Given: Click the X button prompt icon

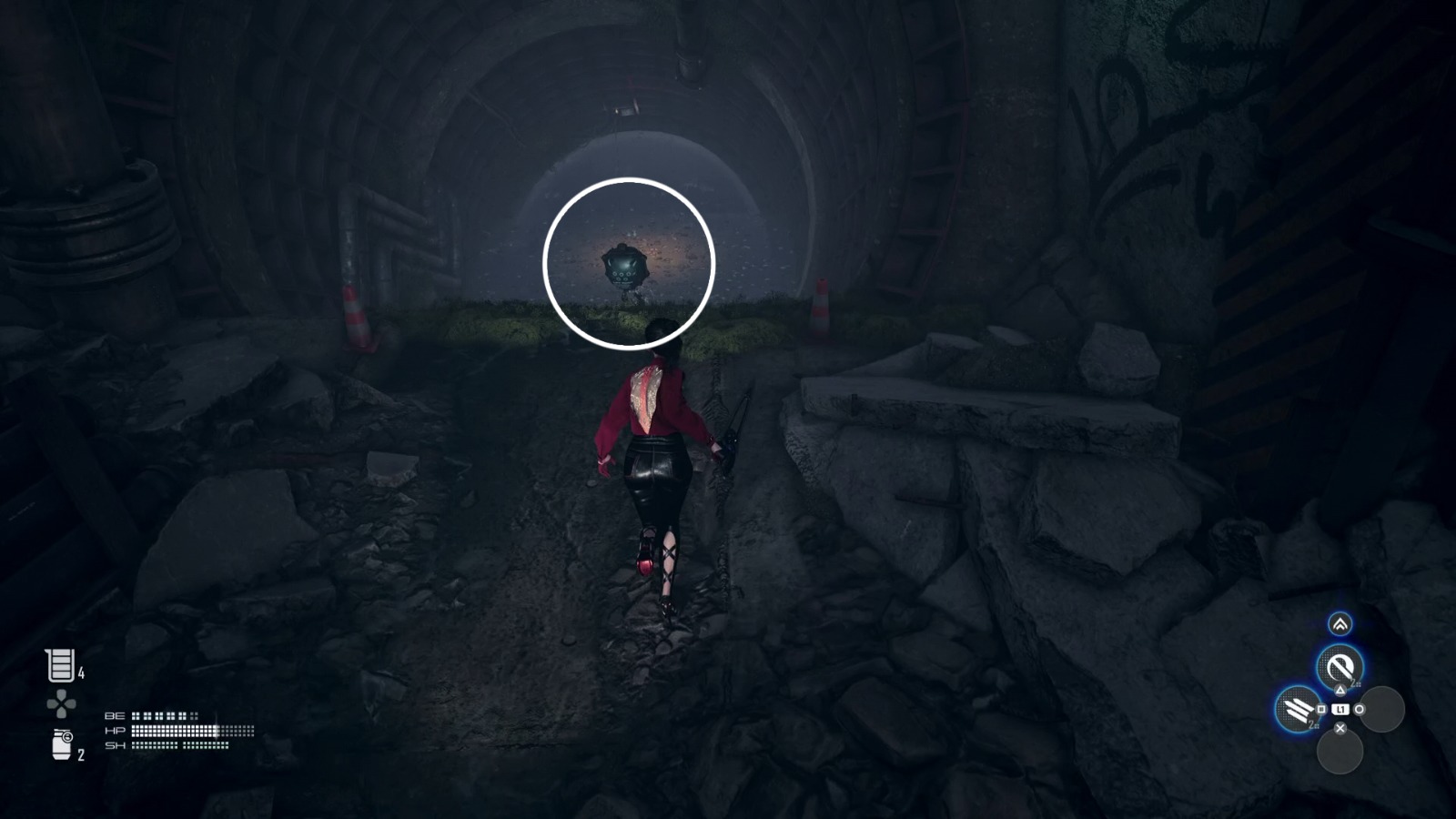Looking at the screenshot, I should click(1340, 728).
